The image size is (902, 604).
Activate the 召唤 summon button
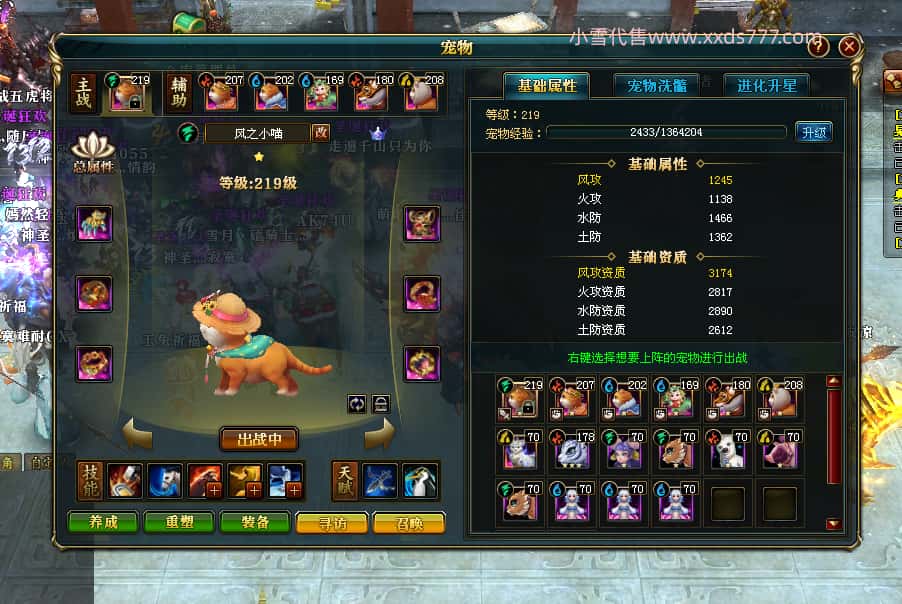[x=408, y=522]
